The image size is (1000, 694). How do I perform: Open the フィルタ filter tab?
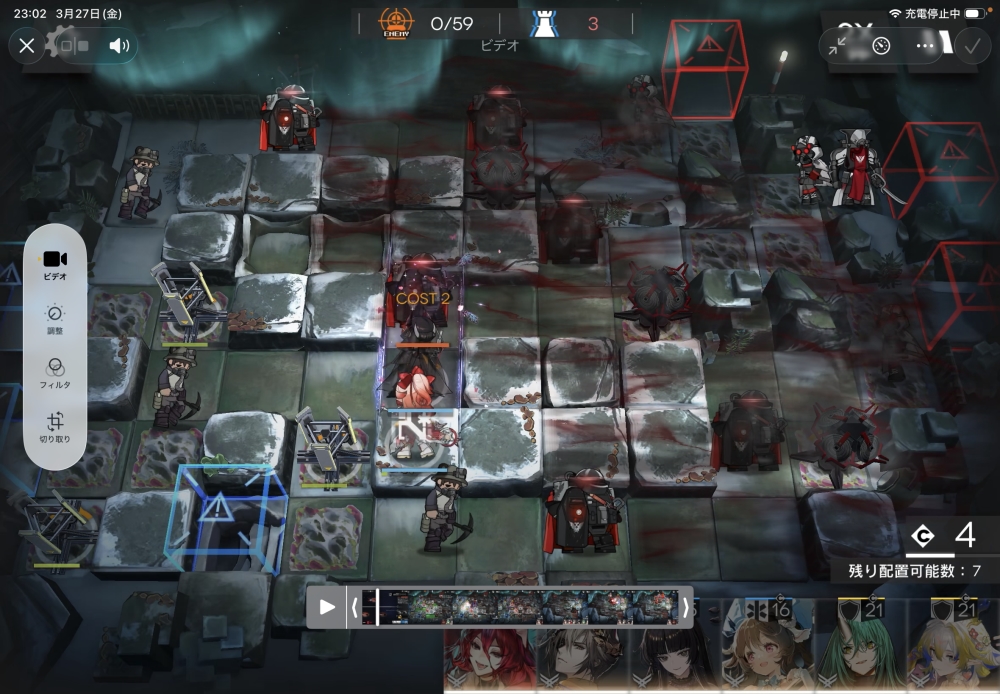click(x=55, y=373)
